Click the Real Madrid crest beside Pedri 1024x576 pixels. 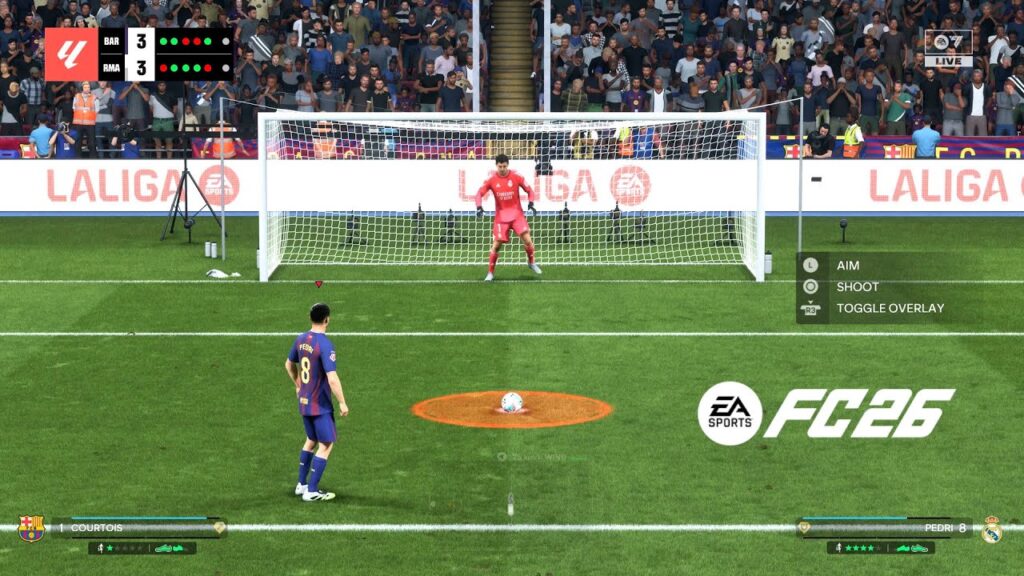tap(991, 529)
